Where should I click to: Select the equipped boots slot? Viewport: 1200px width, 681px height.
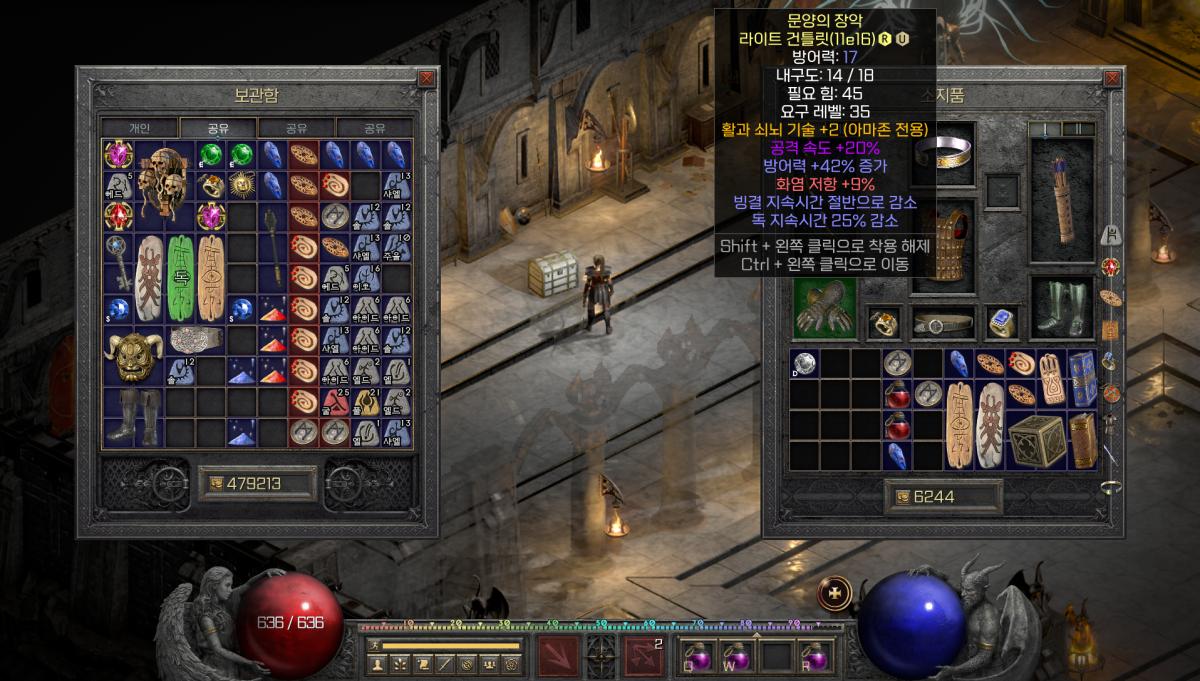pos(1061,308)
